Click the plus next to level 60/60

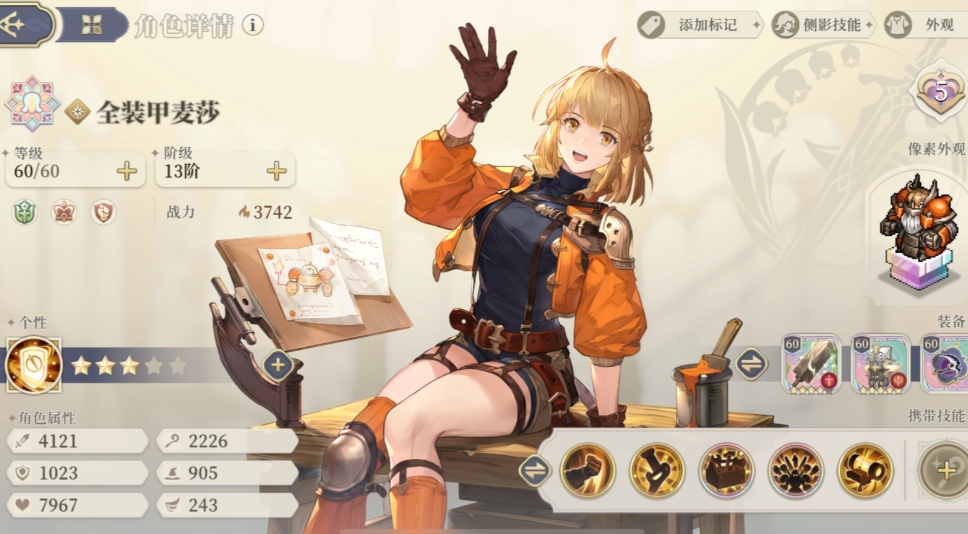coord(127,171)
